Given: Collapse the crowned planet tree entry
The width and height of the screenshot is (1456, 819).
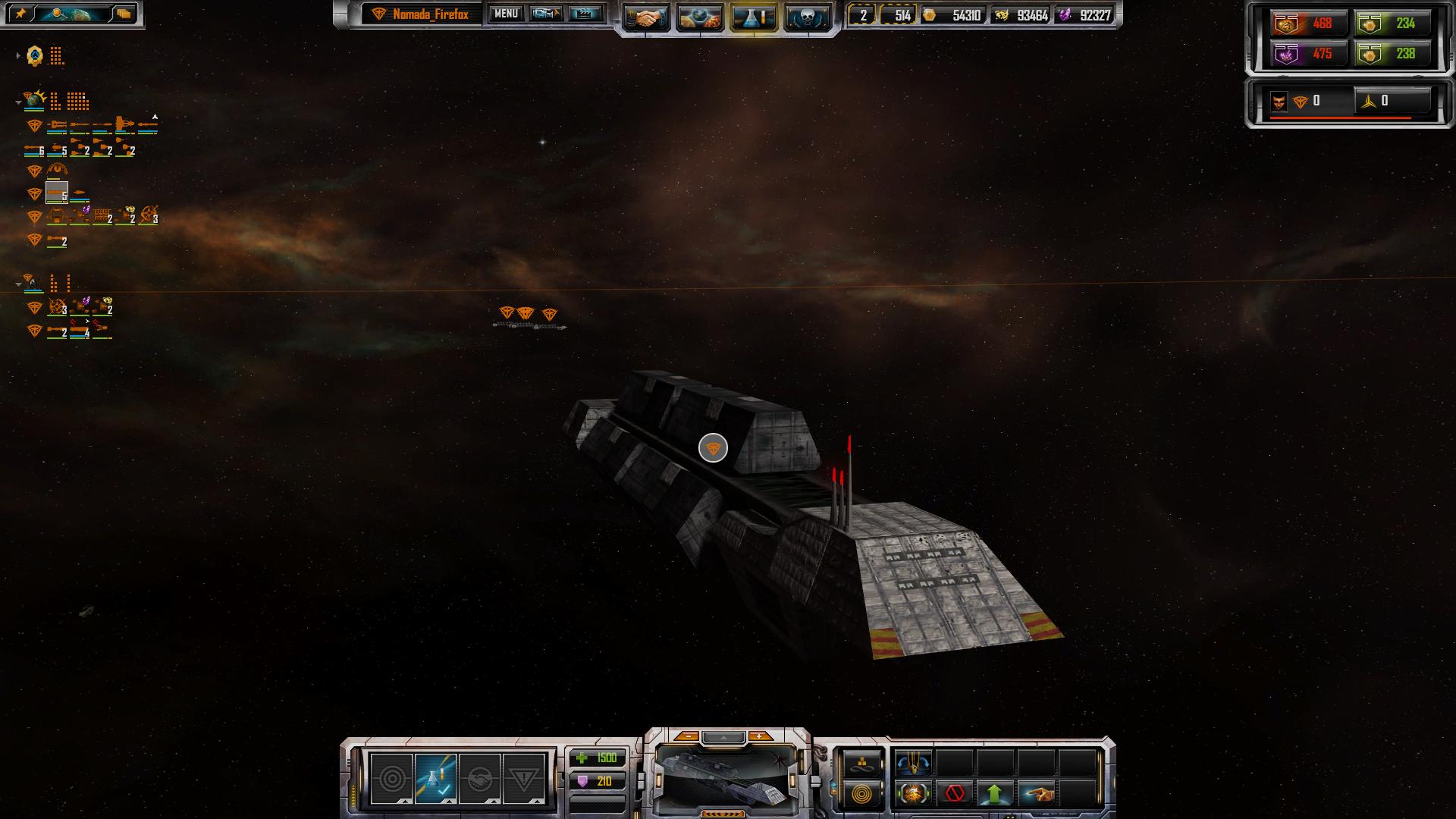Looking at the screenshot, I should point(18,102).
